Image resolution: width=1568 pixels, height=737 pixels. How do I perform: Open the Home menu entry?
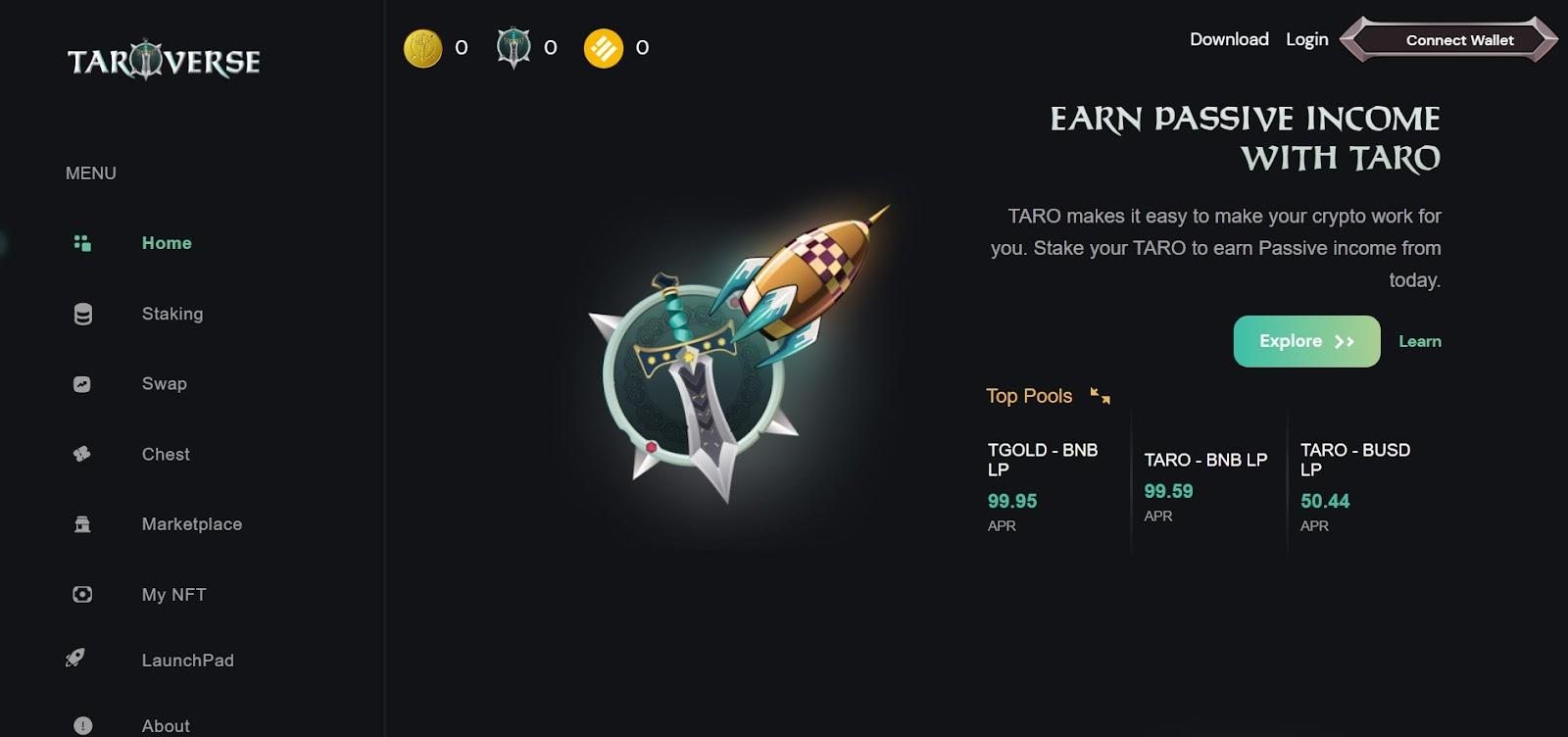point(166,243)
